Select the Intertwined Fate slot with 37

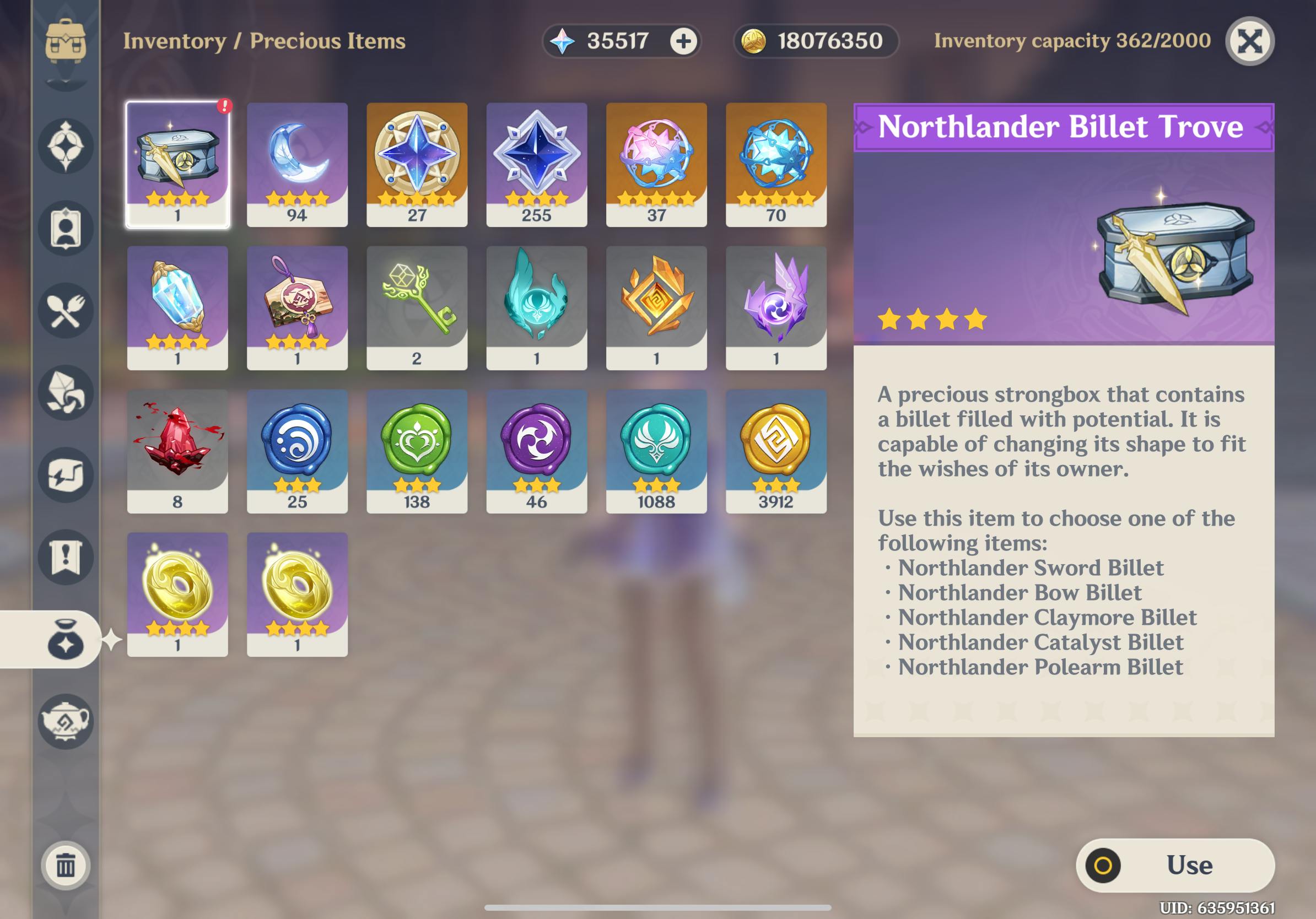656,164
